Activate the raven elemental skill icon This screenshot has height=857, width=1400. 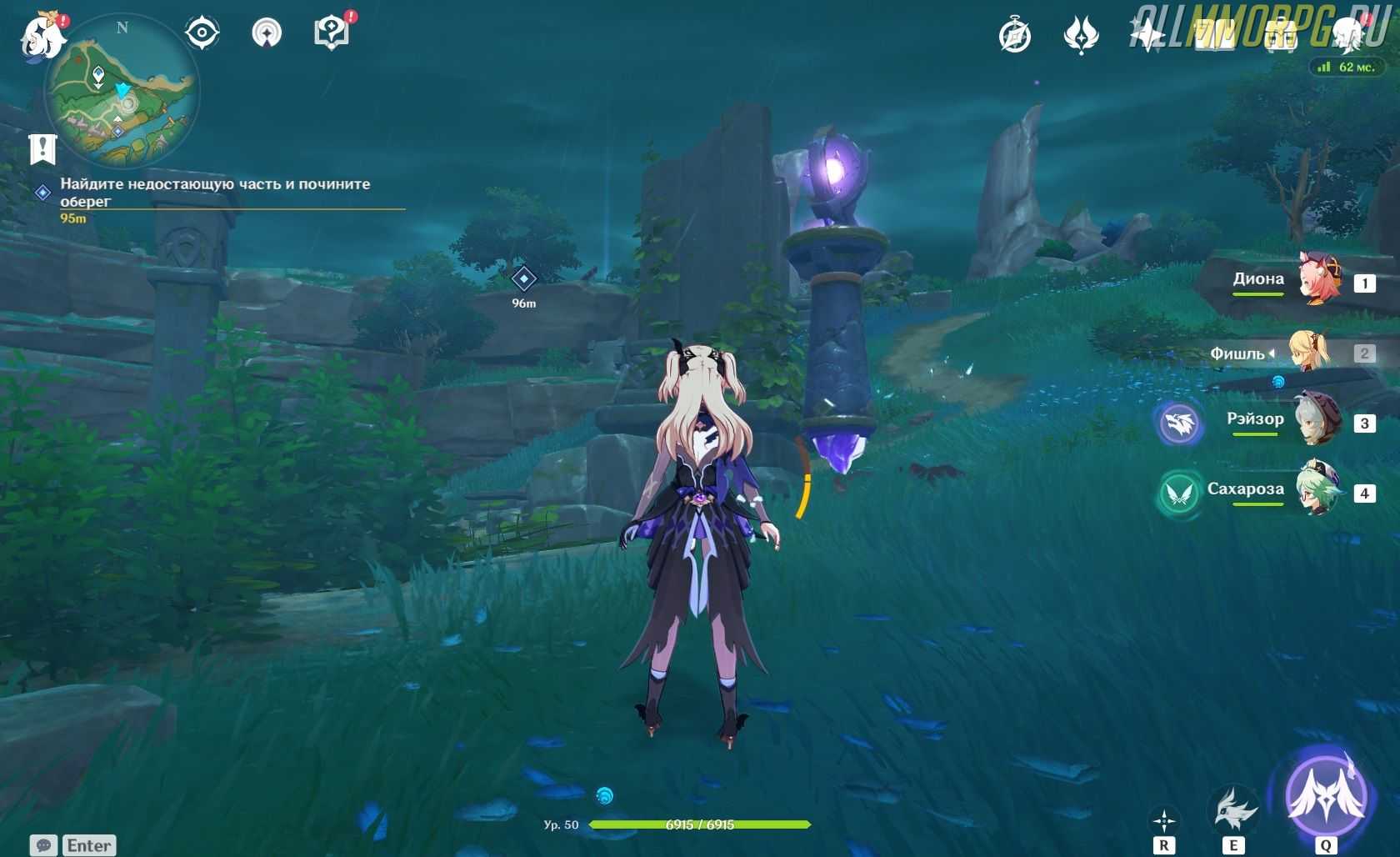(1233, 809)
